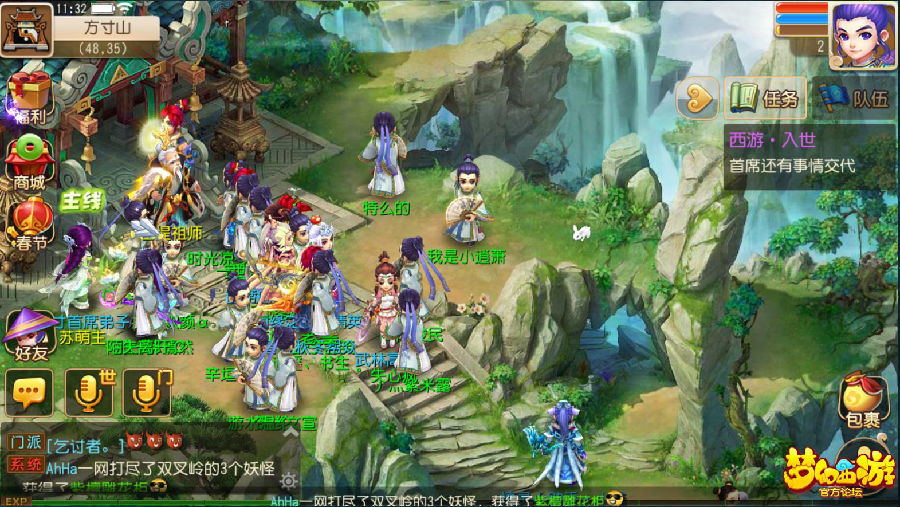Viewport: 900px width, 507px height.
Task: Switch to the 任务 quest tab
Action: (x=766, y=98)
